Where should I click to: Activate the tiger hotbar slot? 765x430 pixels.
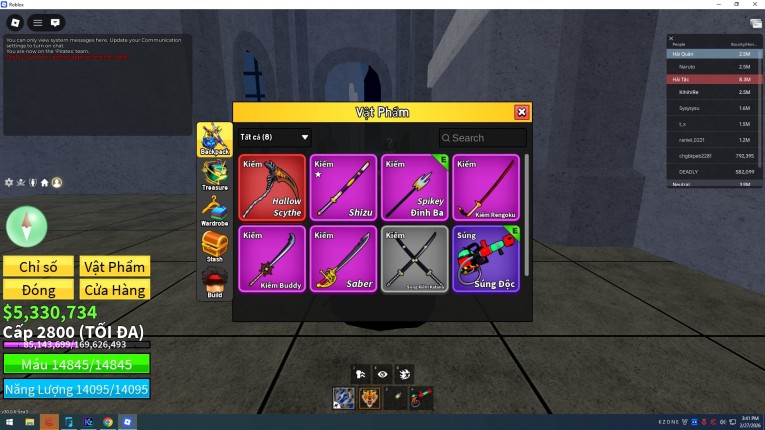(369, 399)
